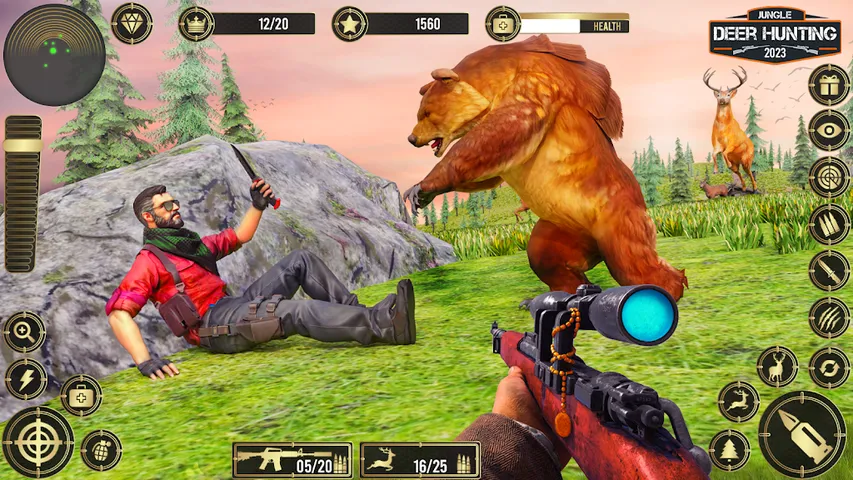Toggle the eye vision button
The height and width of the screenshot is (480, 853).
pyautogui.click(x=829, y=130)
